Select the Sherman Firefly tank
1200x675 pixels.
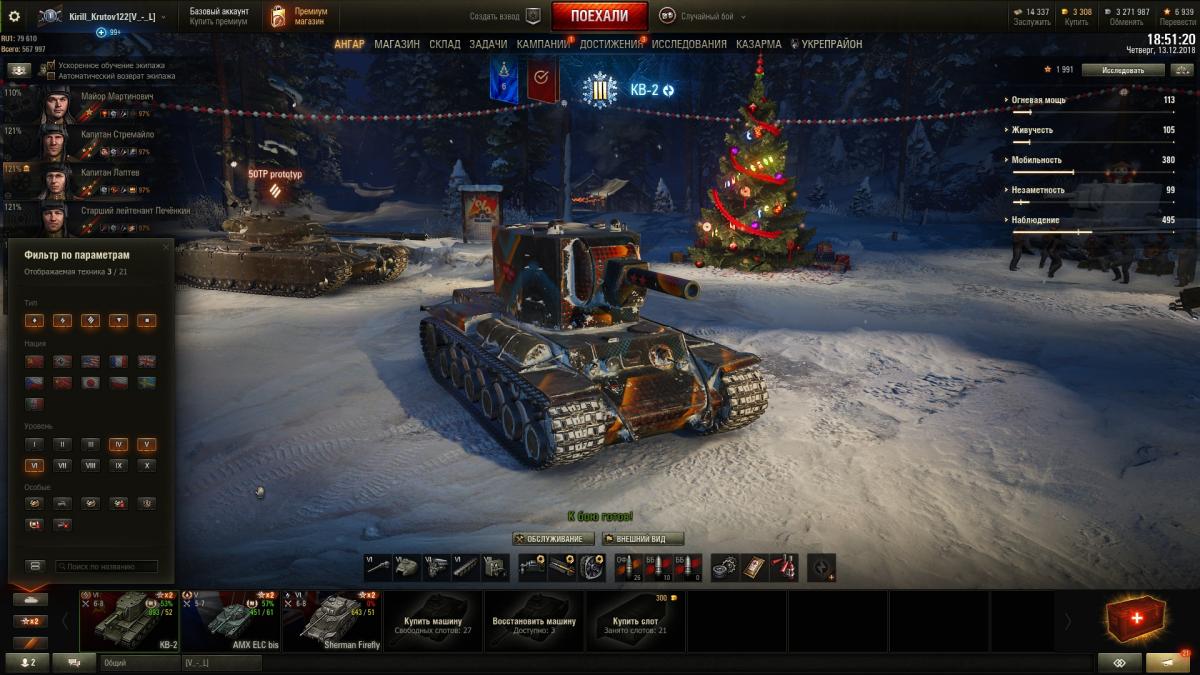point(332,621)
